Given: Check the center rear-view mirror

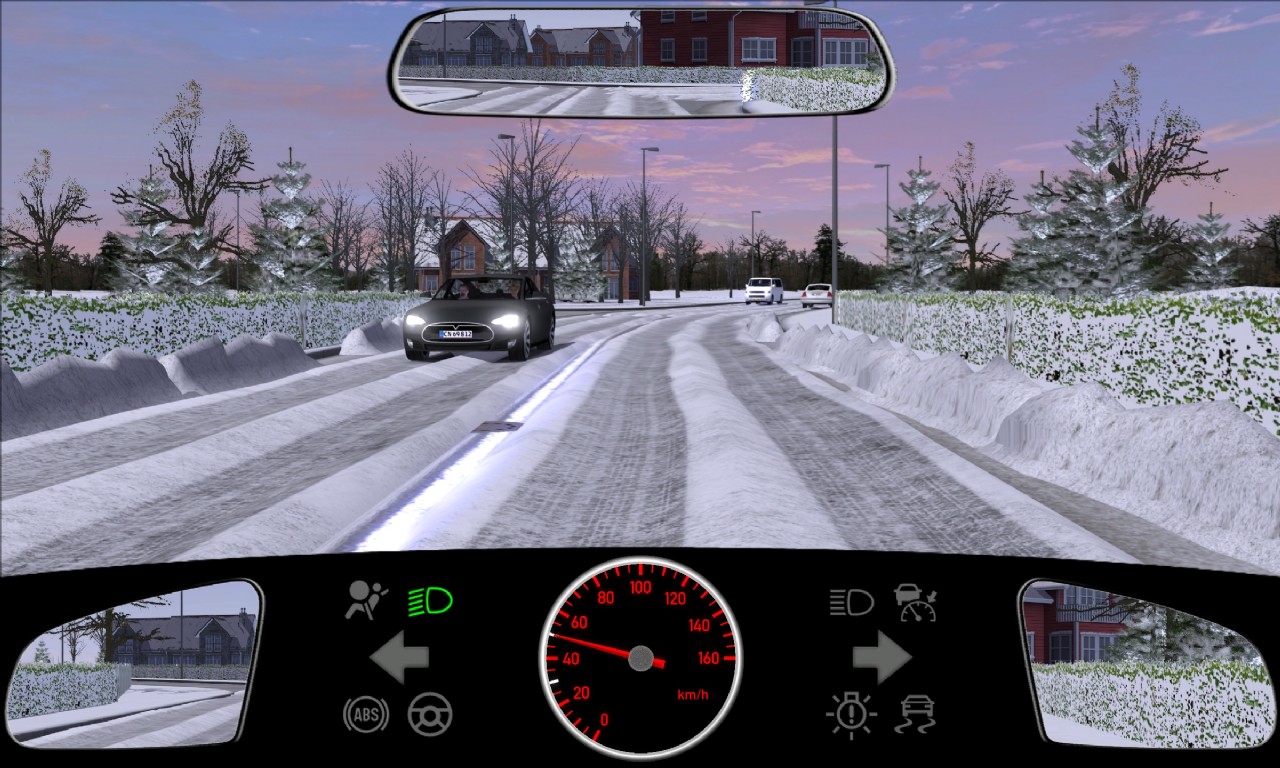Looking at the screenshot, I should tap(643, 61).
